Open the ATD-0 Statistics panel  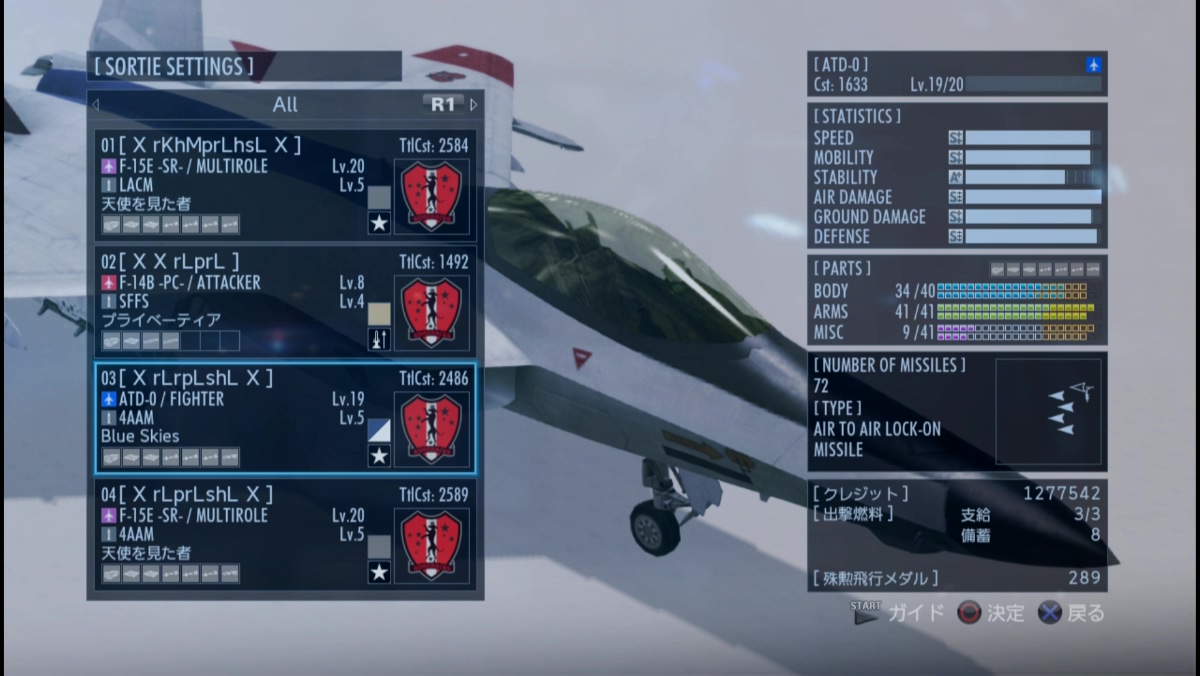point(957,176)
